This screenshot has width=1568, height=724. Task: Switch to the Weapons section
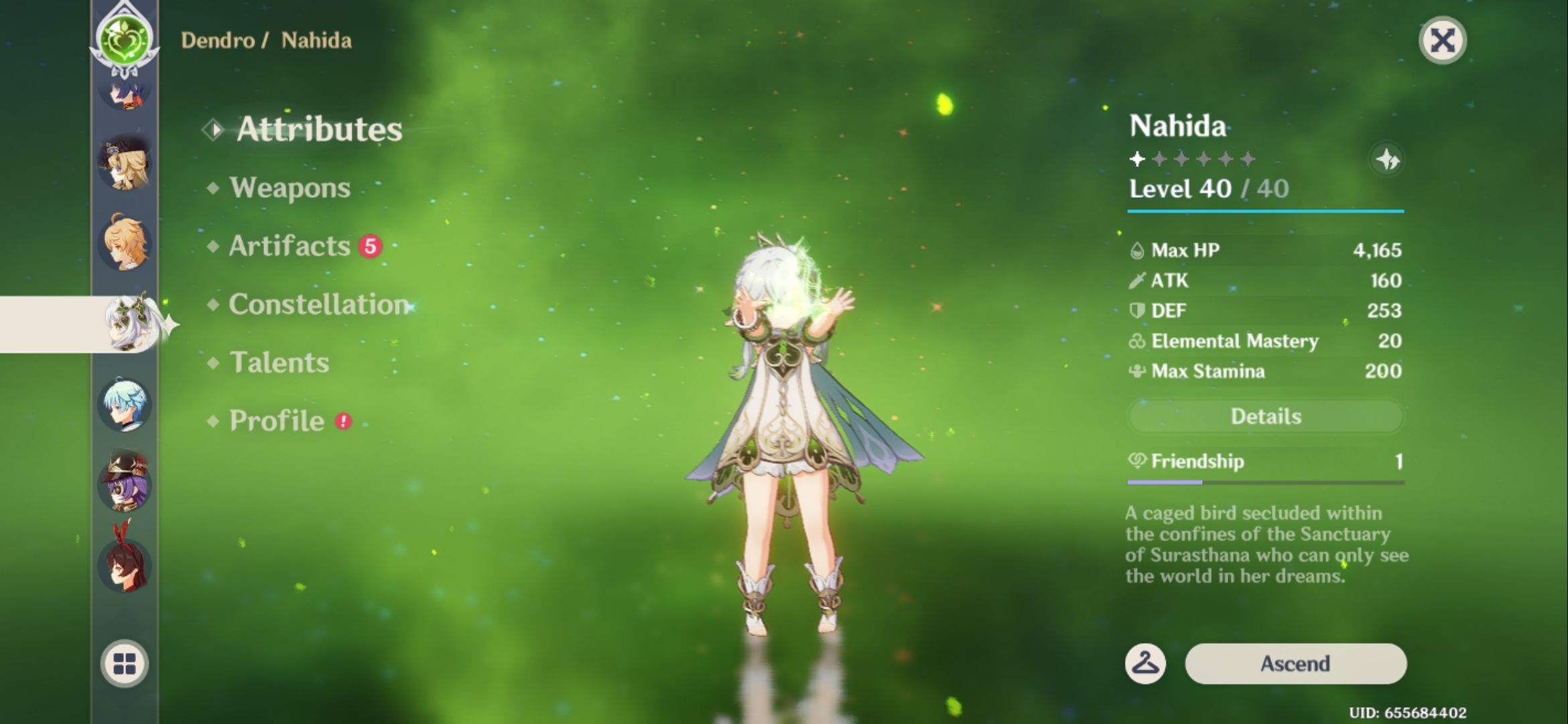288,189
